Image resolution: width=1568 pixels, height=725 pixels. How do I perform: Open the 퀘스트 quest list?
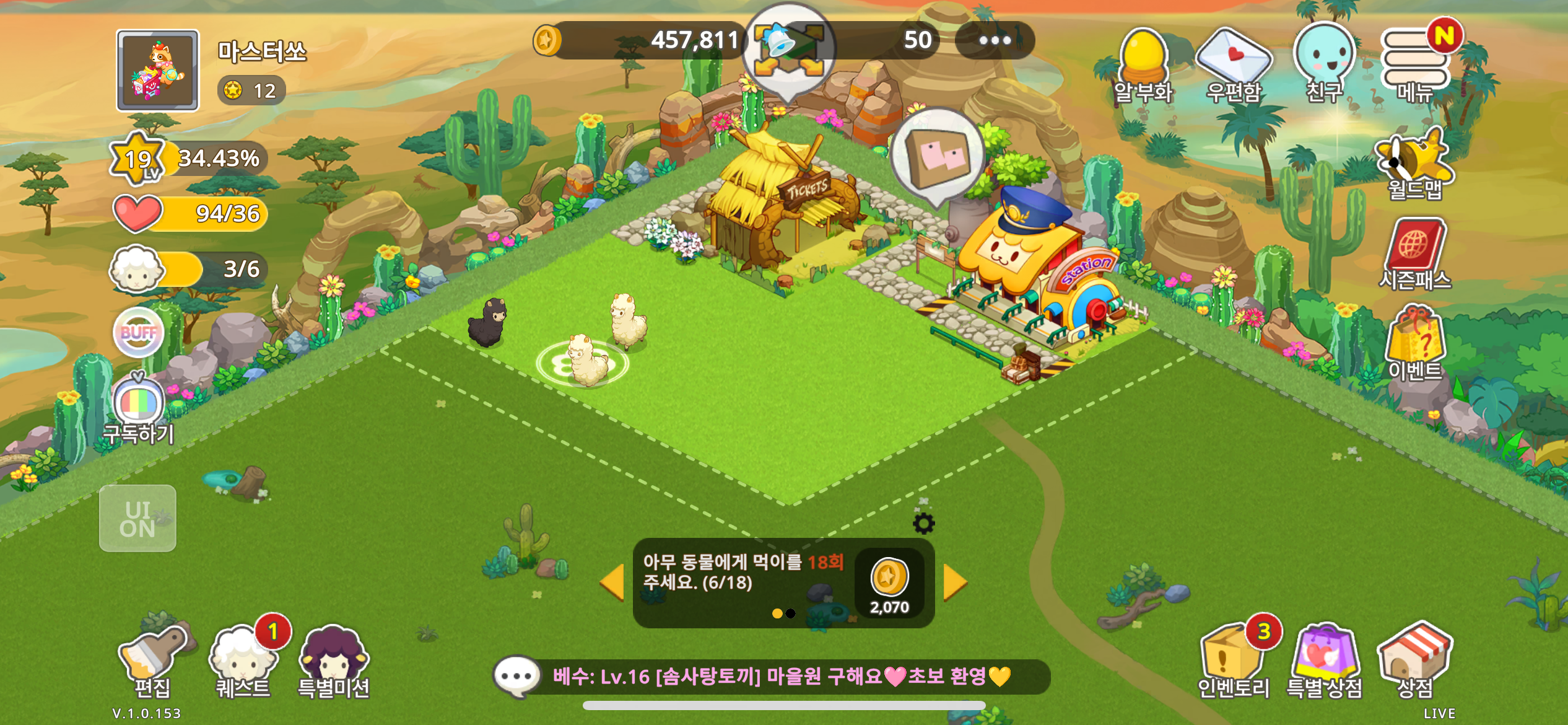coord(243,661)
